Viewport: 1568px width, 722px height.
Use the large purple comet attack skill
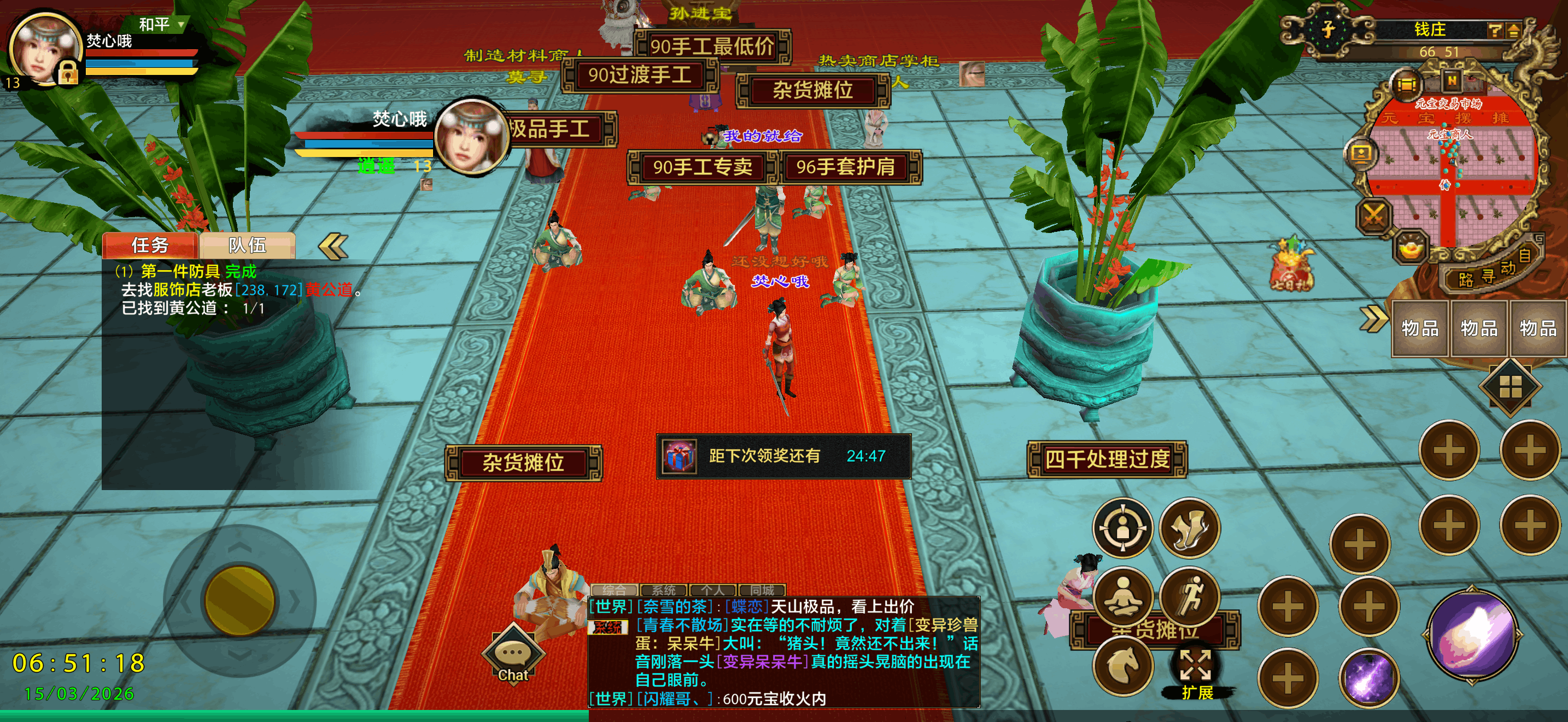[x=1471, y=634]
